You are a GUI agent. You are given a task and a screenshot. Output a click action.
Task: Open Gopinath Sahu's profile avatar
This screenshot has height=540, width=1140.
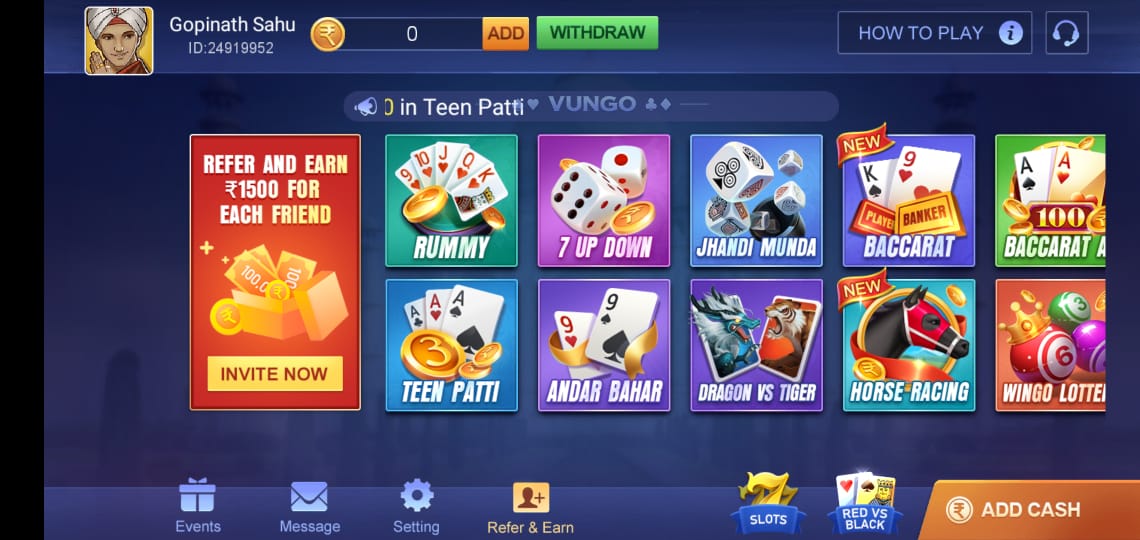point(119,41)
